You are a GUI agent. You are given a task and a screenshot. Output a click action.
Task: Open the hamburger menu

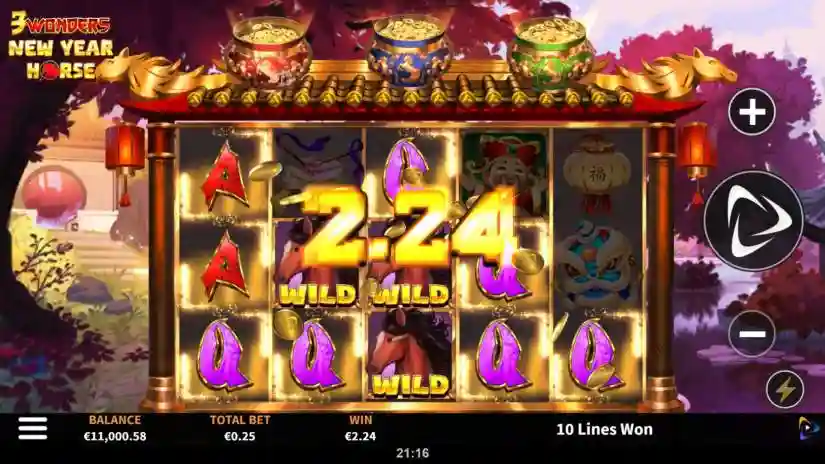32,429
